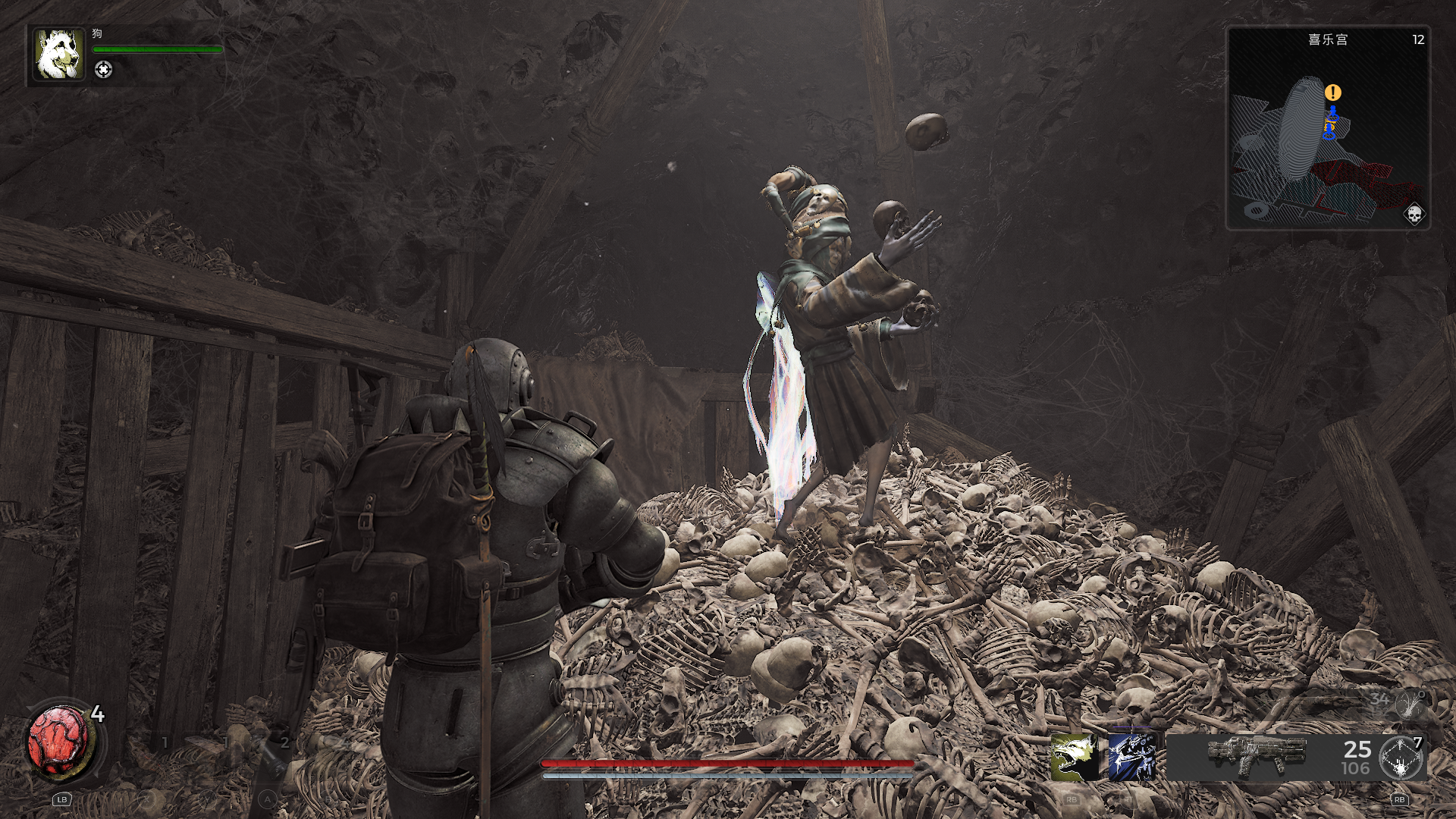Select the equipped long gun slot

(x=1257, y=755)
